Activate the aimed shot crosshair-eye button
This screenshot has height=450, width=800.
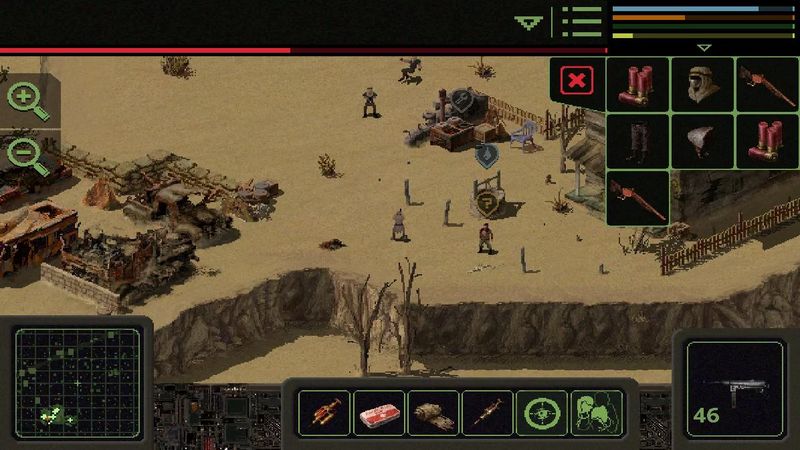(542, 412)
